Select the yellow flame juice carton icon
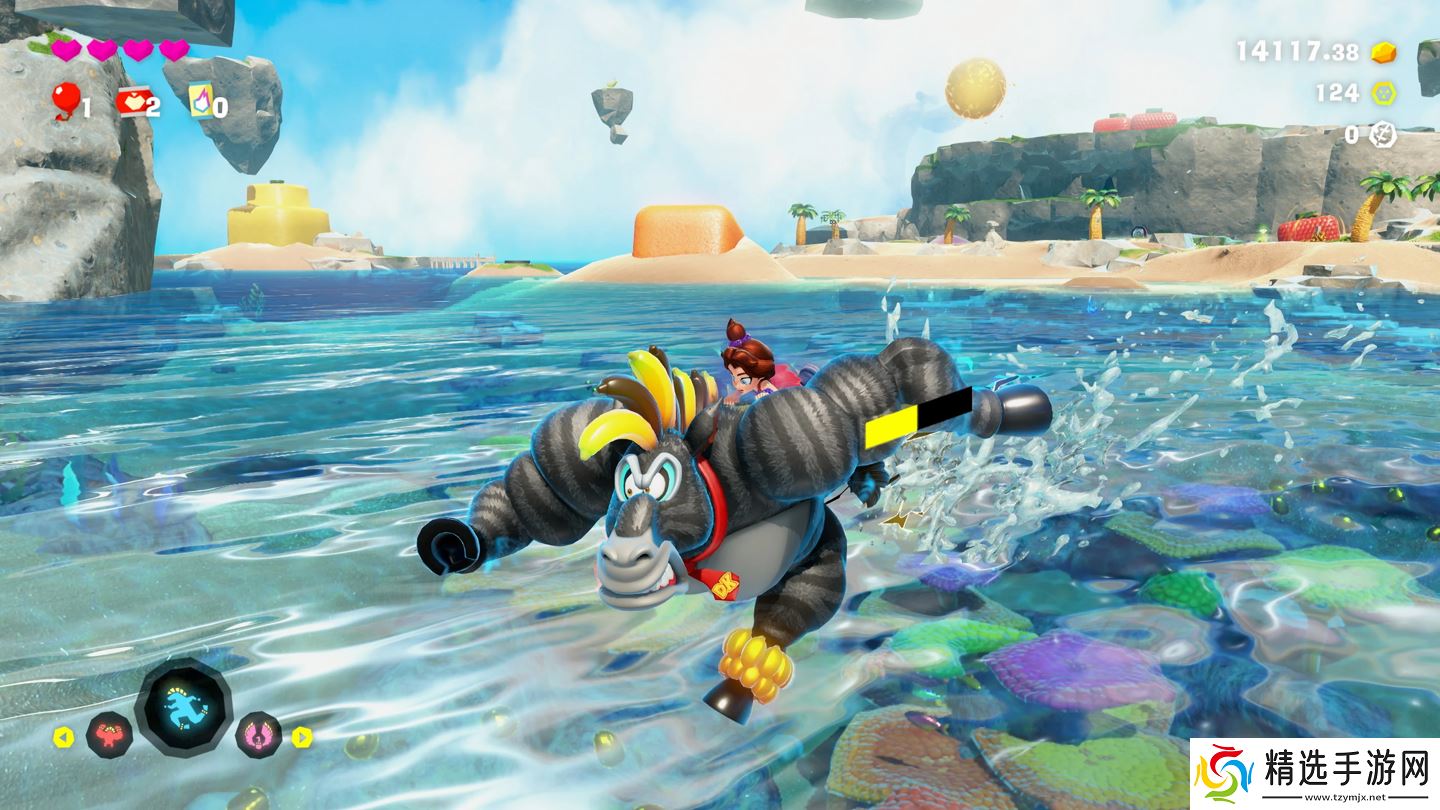This screenshot has width=1440, height=810. (199, 100)
